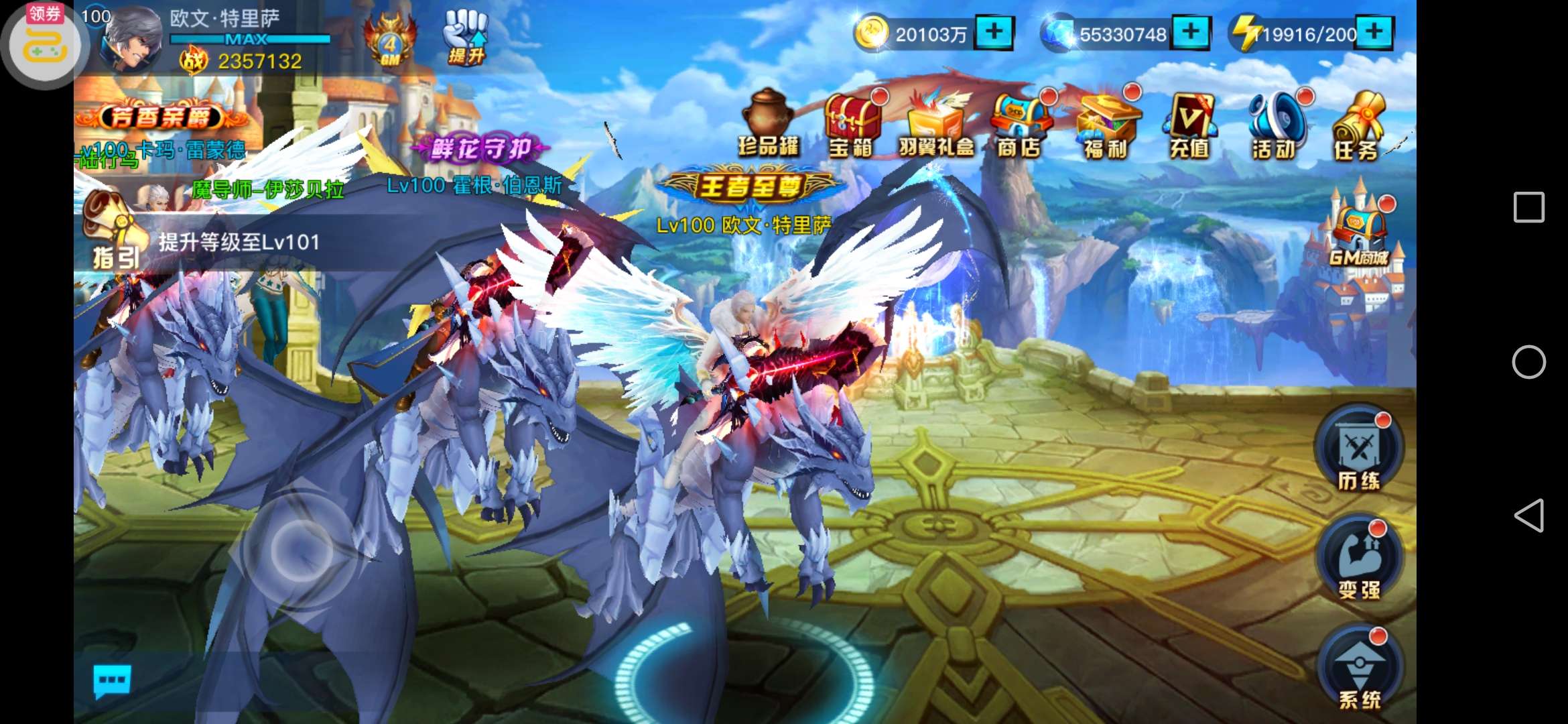Screen dimensions: 1568x724
Task: Open the chat bubble window
Action: tap(112, 681)
